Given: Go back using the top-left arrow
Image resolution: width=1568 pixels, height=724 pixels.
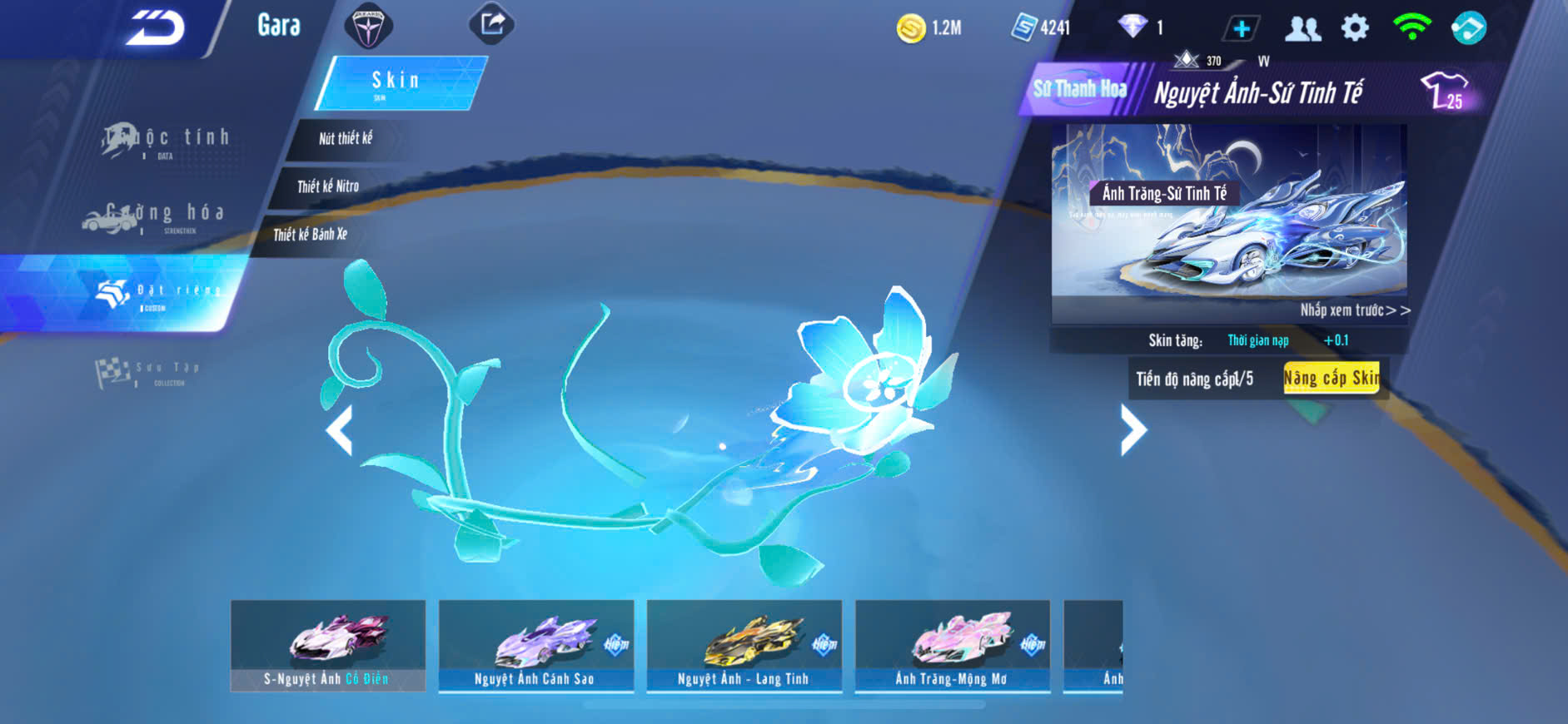Looking at the screenshot, I should click(x=156, y=27).
